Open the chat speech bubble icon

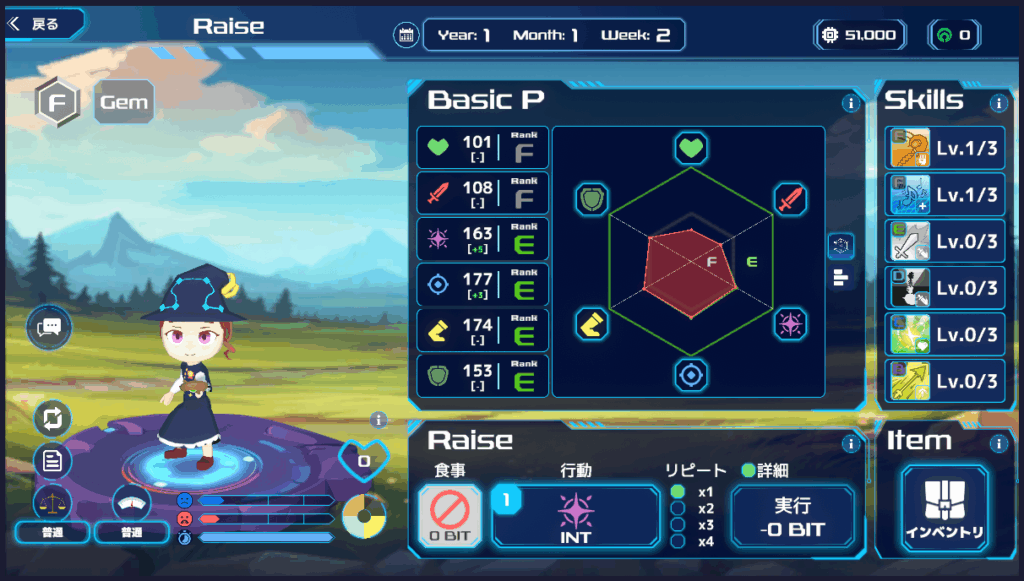click(49, 328)
